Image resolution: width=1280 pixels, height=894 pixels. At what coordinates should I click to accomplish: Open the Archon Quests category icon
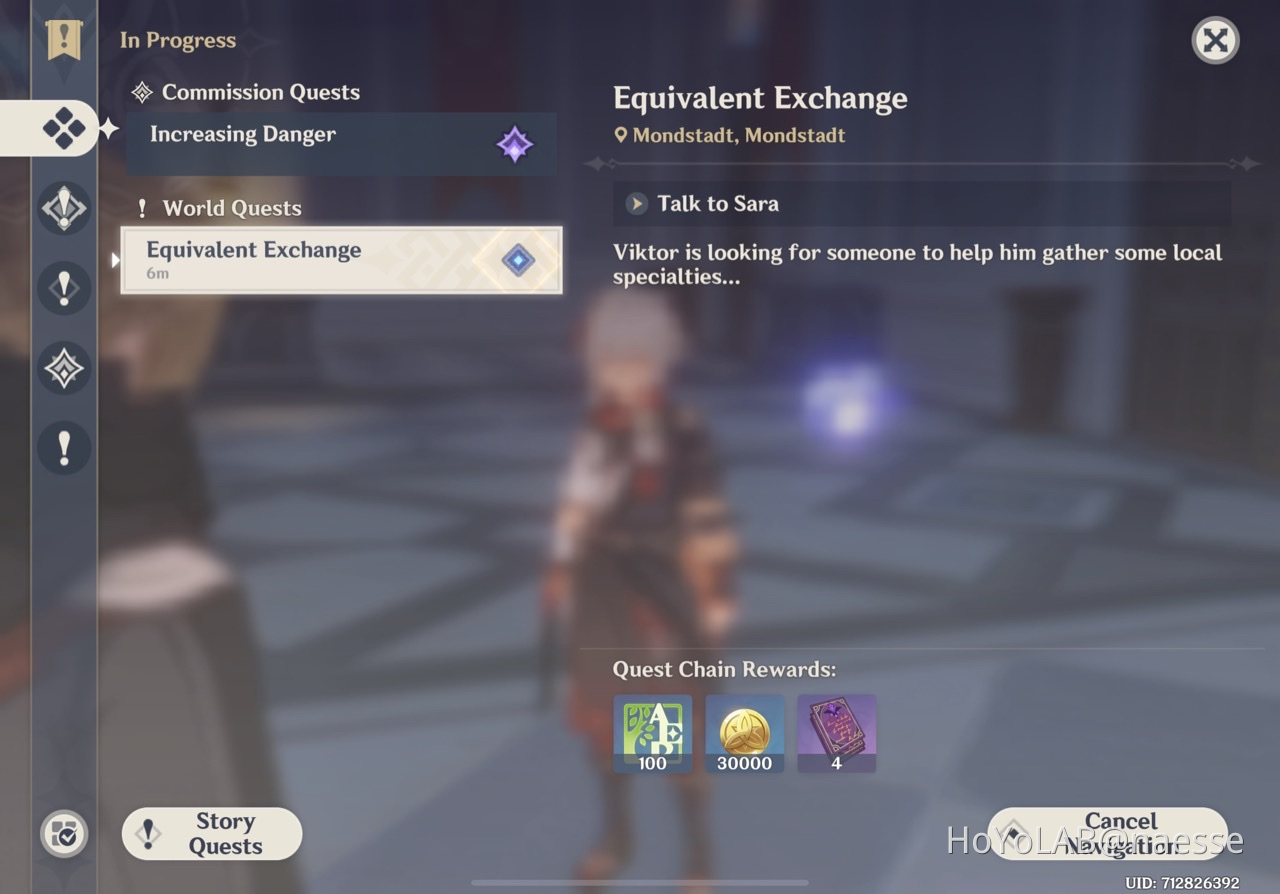(x=64, y=208)
